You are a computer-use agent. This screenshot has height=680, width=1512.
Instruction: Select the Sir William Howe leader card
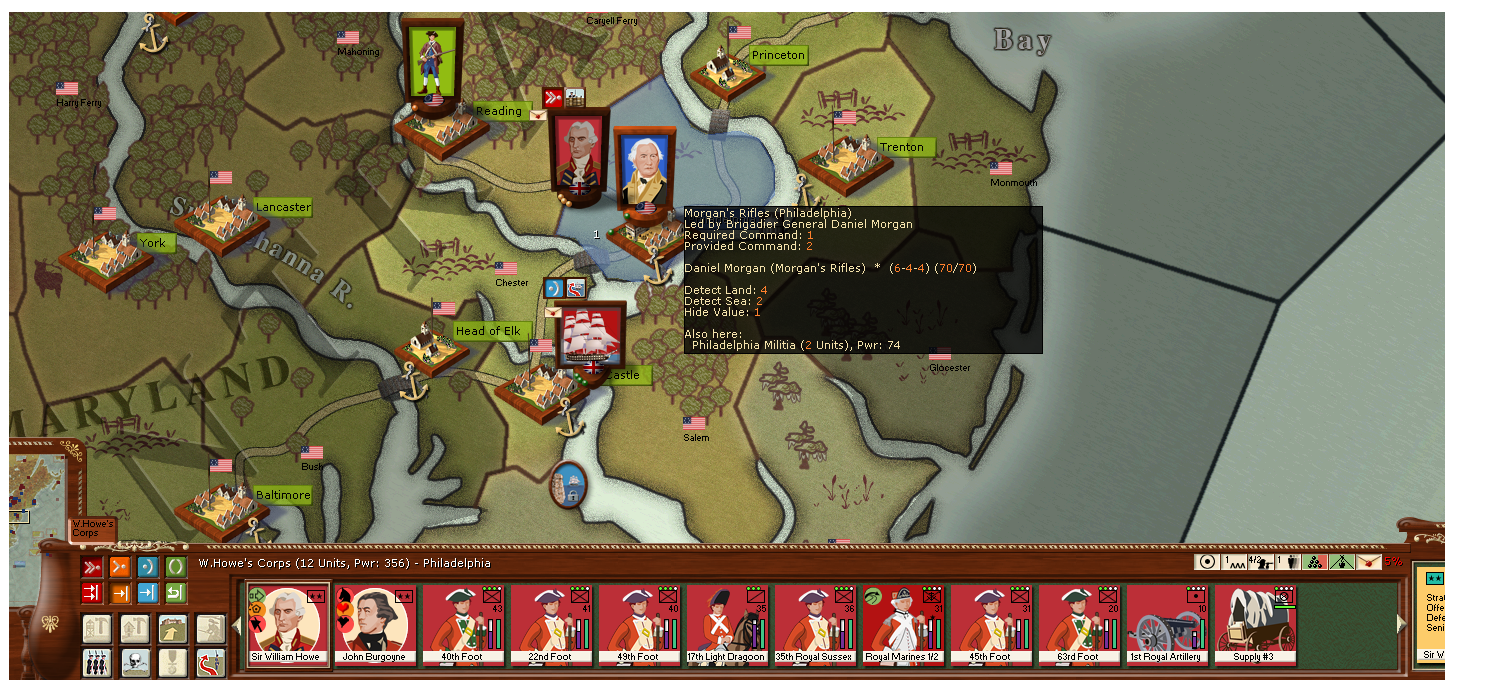coord(289,625)
